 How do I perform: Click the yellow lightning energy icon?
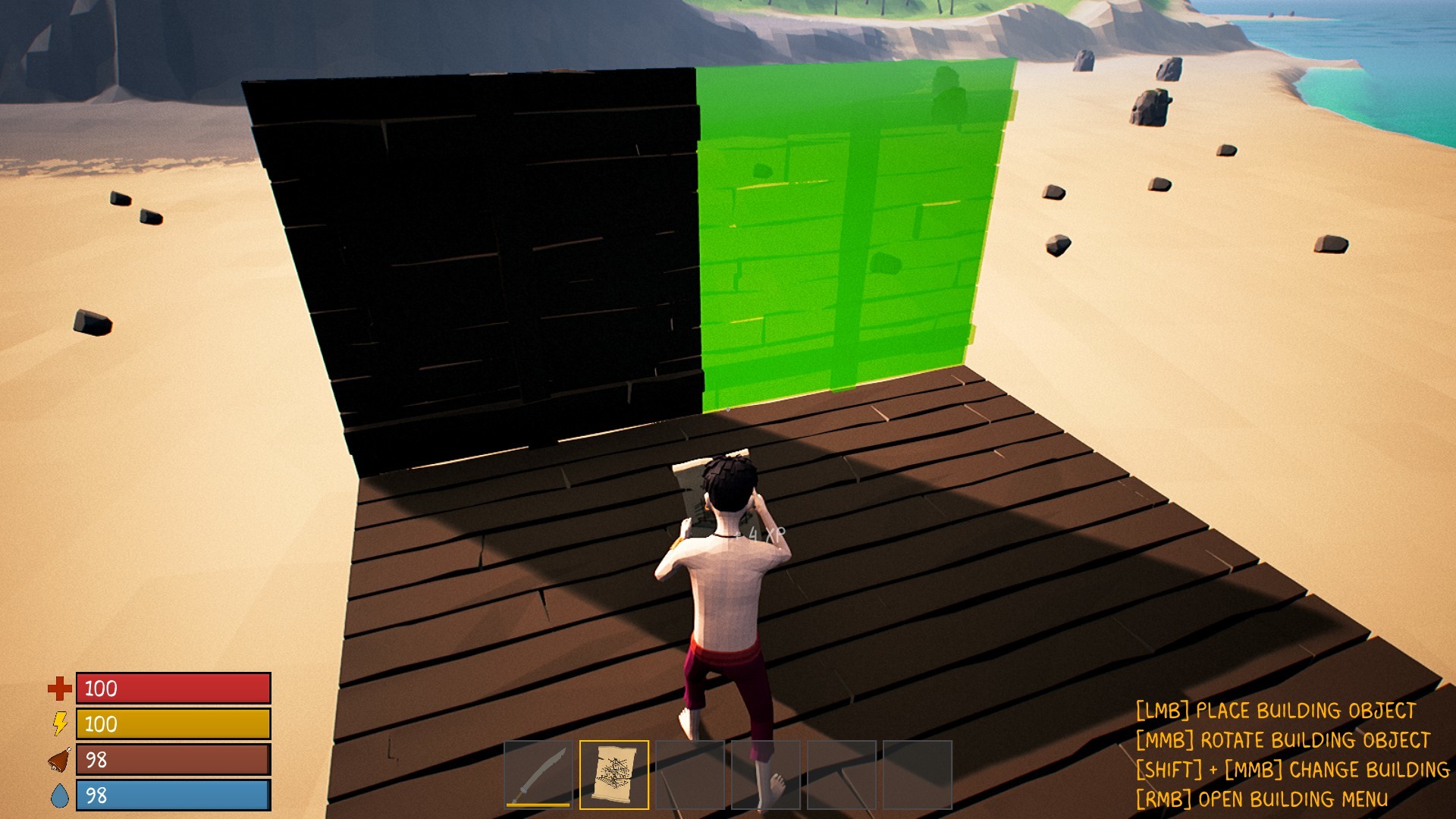point(59,724)
